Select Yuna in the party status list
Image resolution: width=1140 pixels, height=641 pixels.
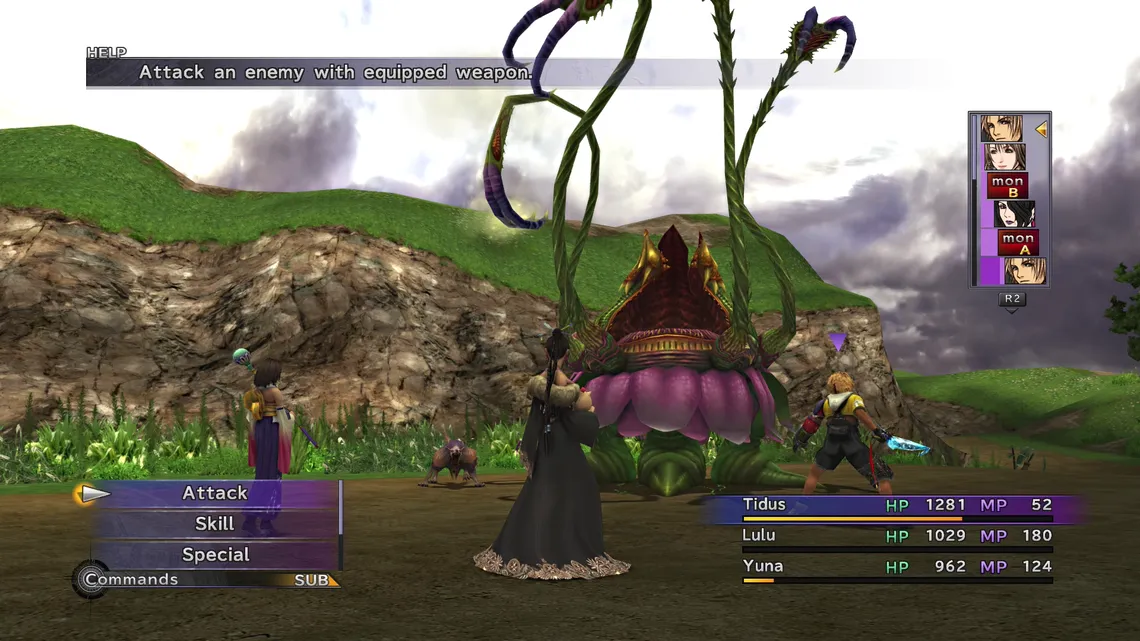762,567
